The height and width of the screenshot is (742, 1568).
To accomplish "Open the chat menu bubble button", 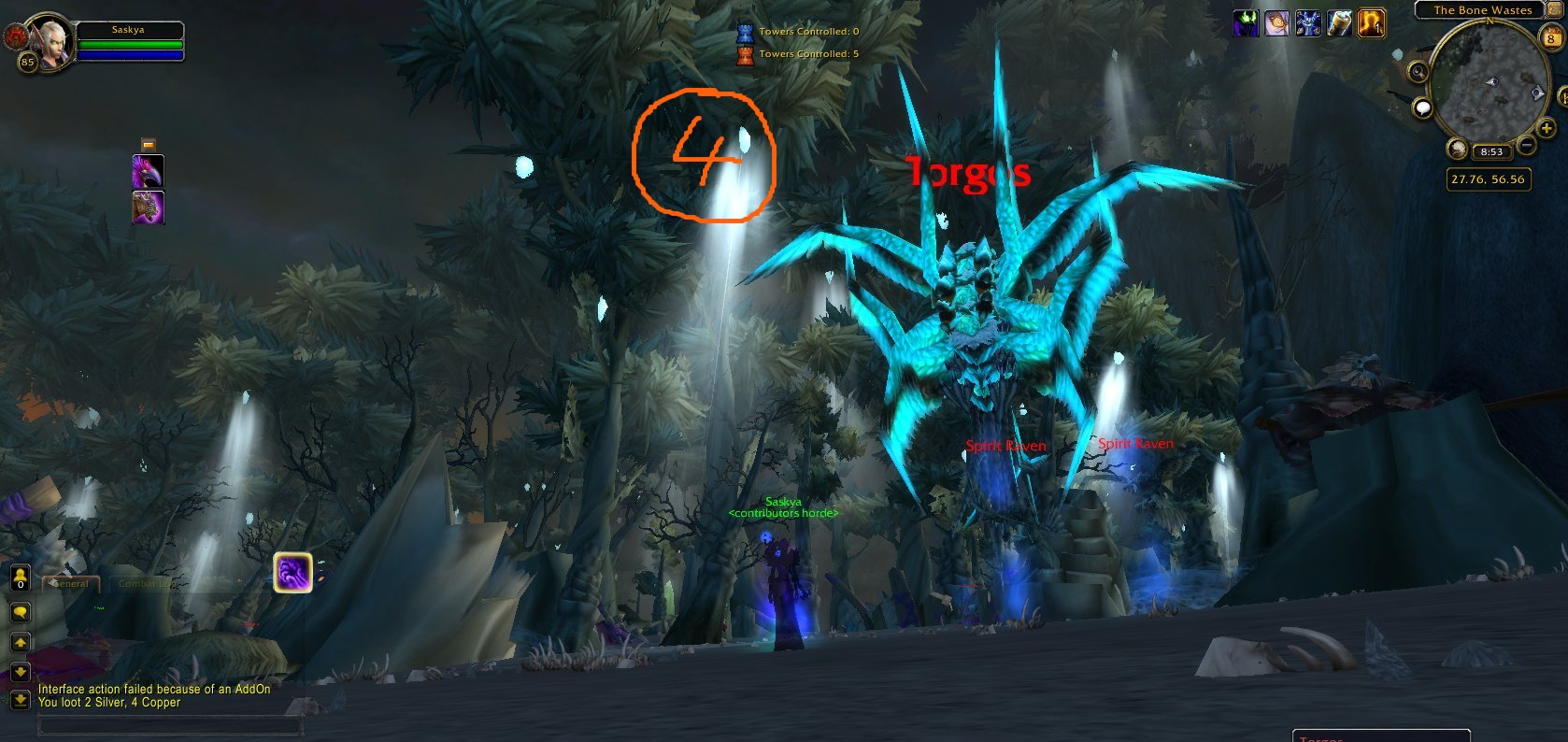I will tap(19, 612).
